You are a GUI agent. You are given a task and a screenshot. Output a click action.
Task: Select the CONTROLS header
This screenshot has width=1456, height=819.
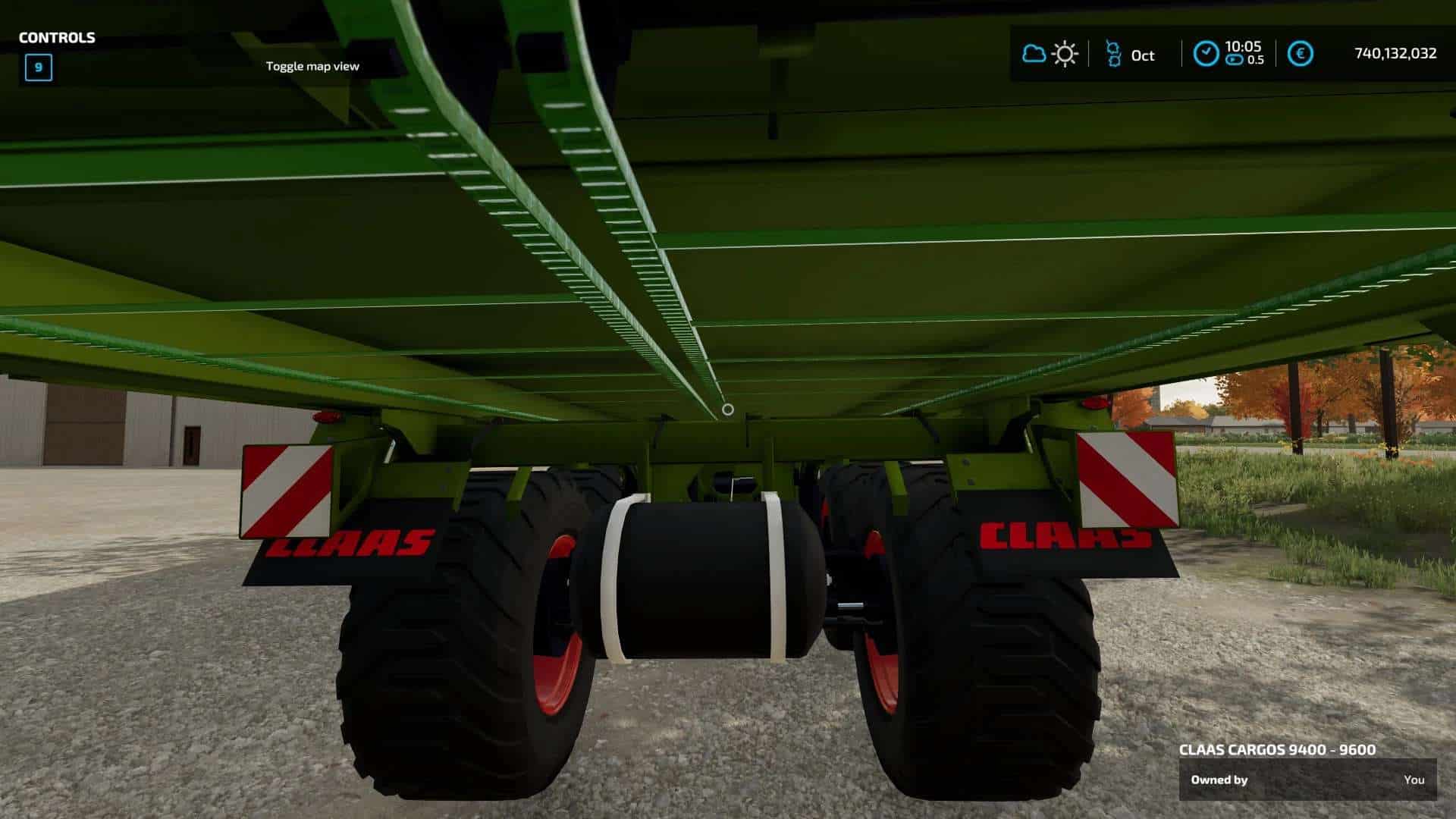point(56,36)
